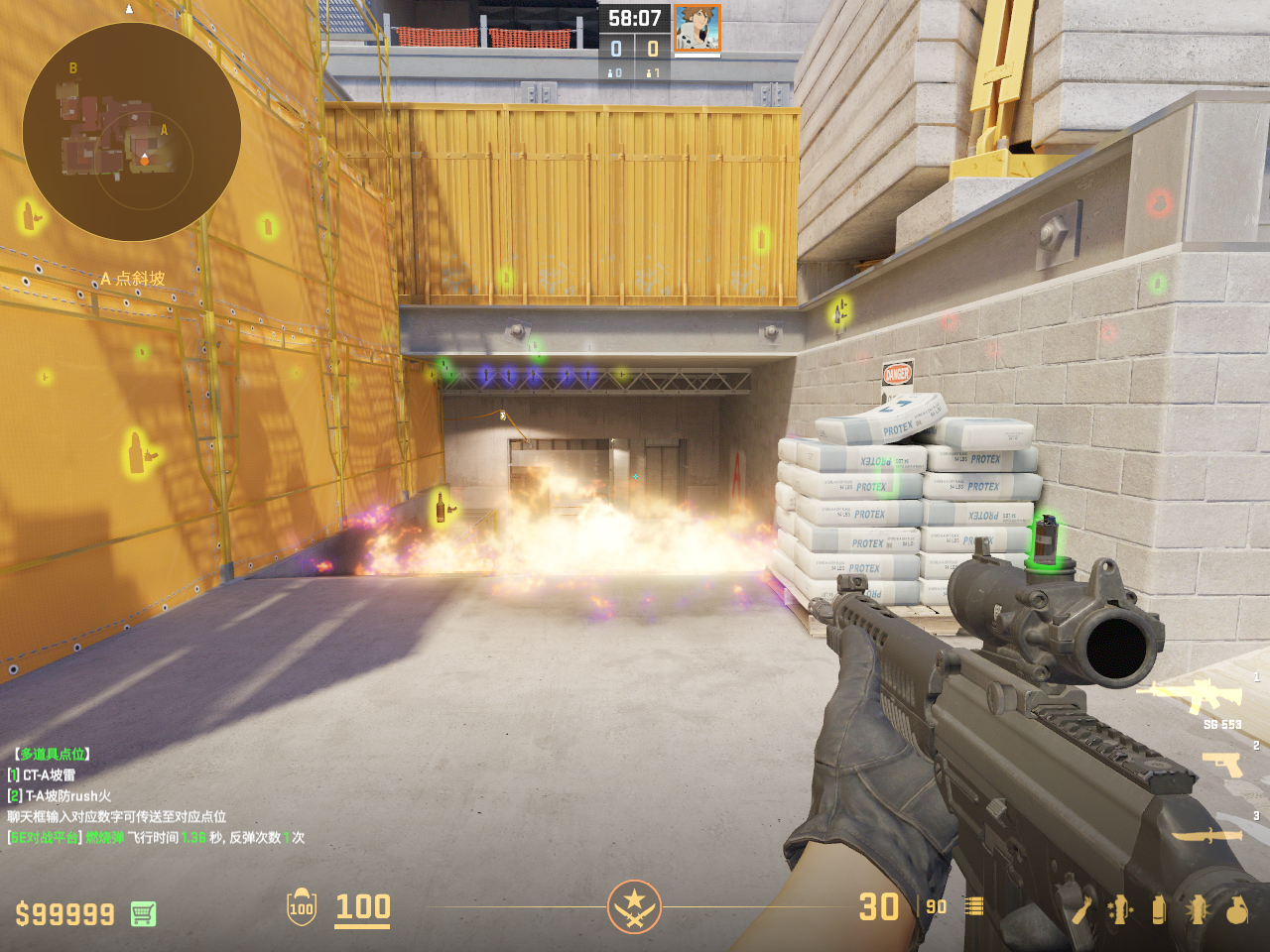The image size is (1270, 952).
Task: Switch to the pistol weapon slot
Action: (x=1221, y=764)
